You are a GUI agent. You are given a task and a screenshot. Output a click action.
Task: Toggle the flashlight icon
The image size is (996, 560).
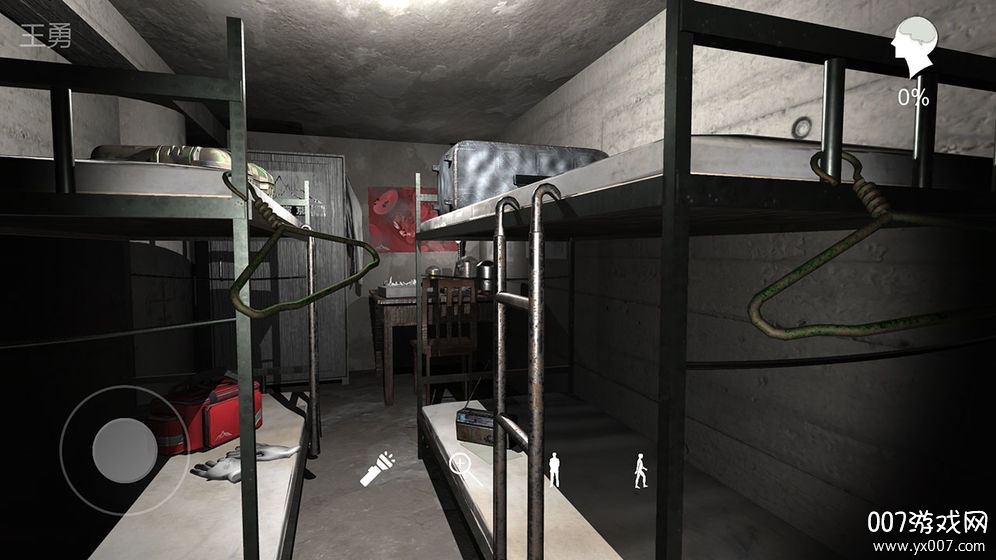378,468
